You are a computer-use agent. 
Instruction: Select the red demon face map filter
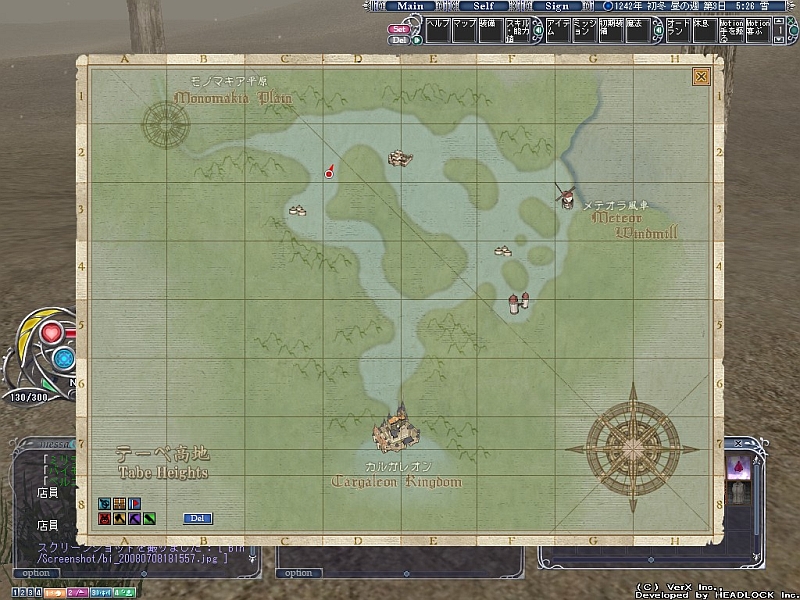click(x=104, y=519)
